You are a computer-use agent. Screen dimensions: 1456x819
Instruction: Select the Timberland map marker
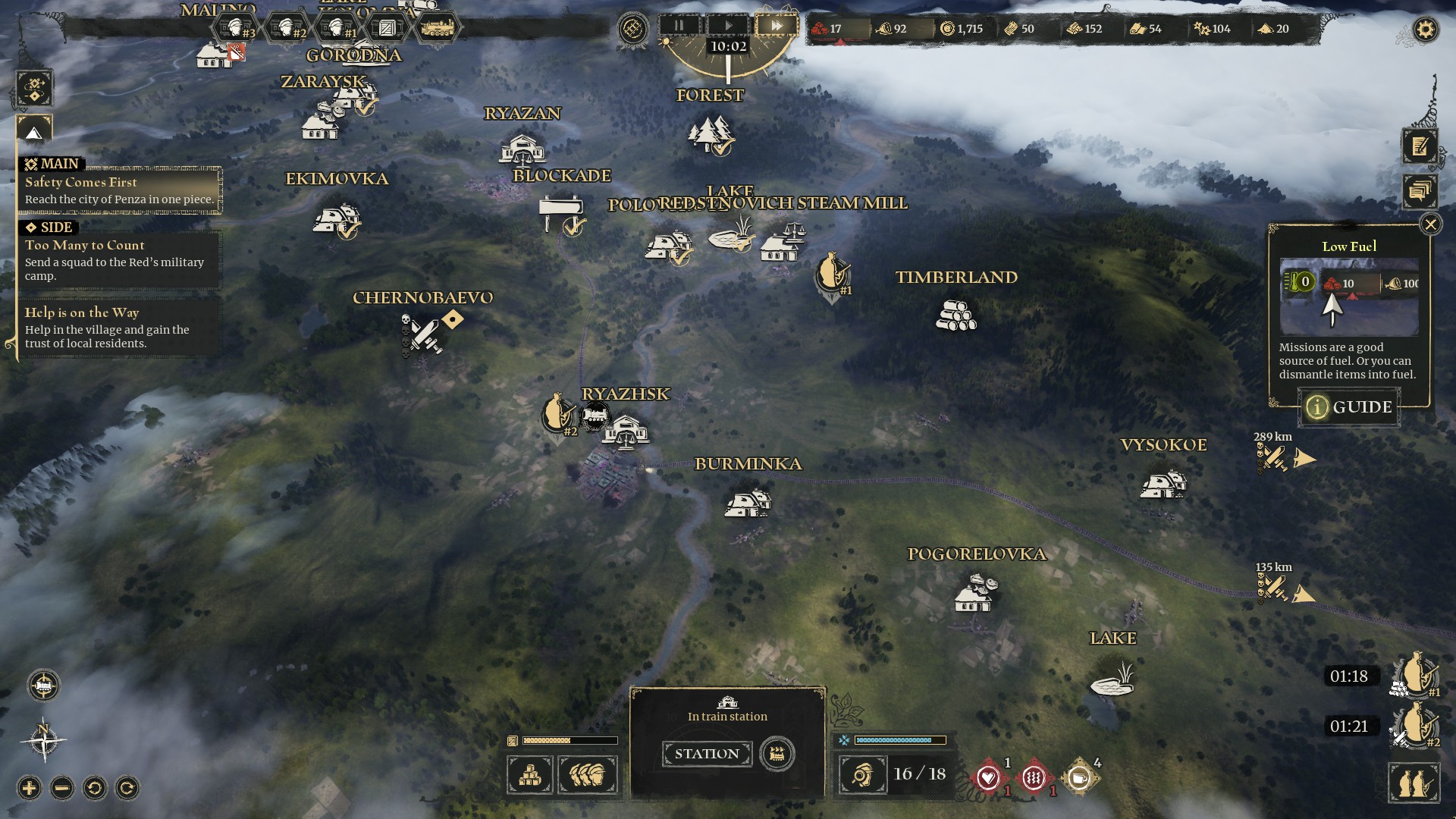pyautogui.click(x=955, y=315)
